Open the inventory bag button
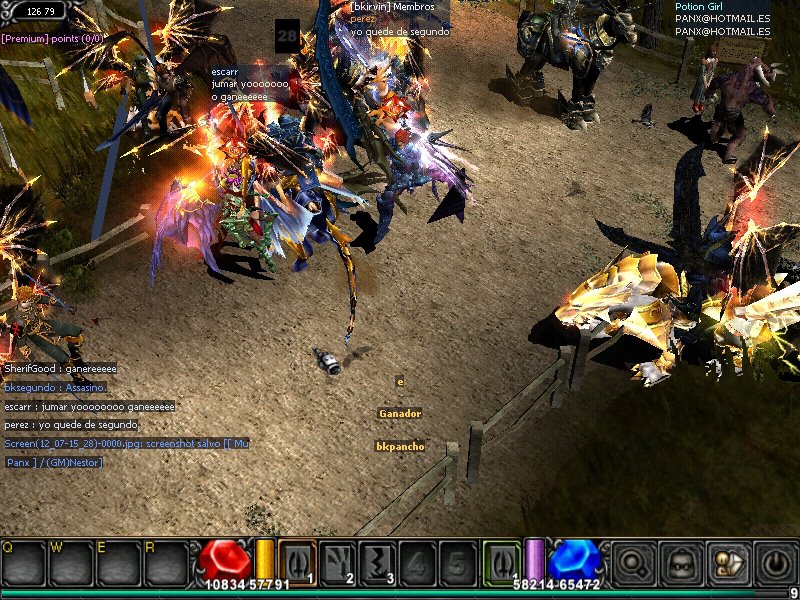The height and width of the screenshot is (600, 800). click(681, 562)
